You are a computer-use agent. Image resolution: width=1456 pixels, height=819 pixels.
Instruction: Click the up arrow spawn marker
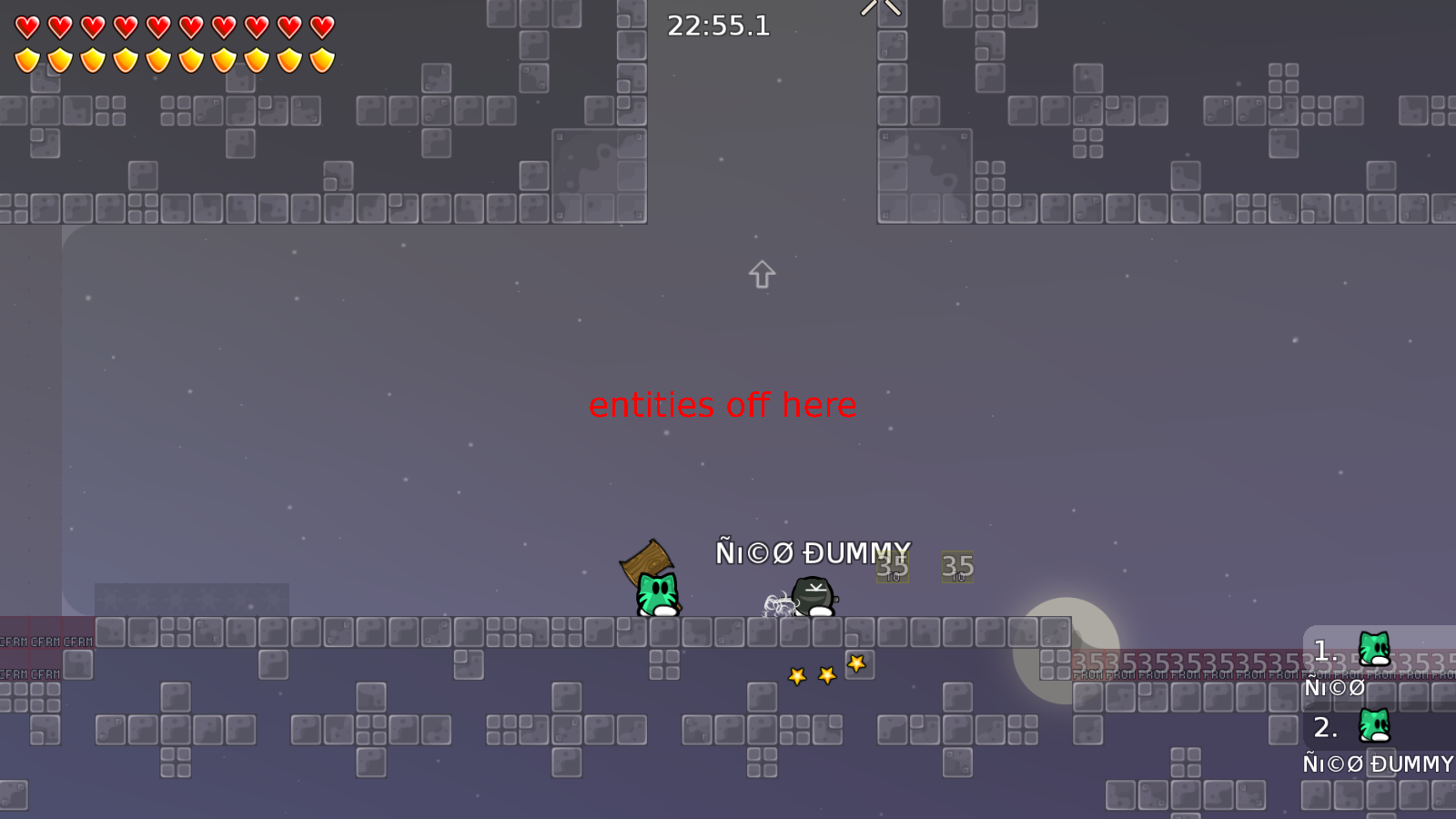tap(761, 274)
